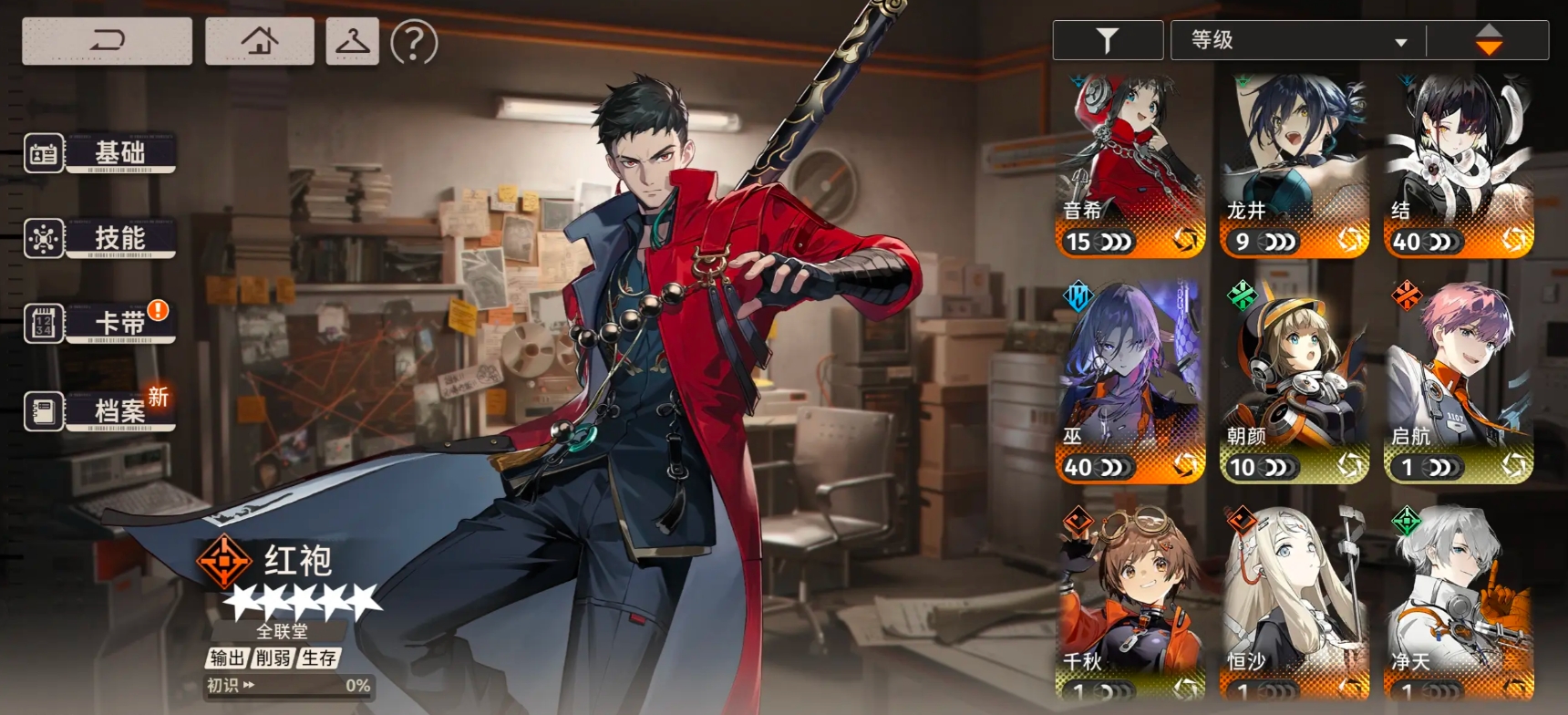Expand the 等级 sort dropdown

[1298, 40]
